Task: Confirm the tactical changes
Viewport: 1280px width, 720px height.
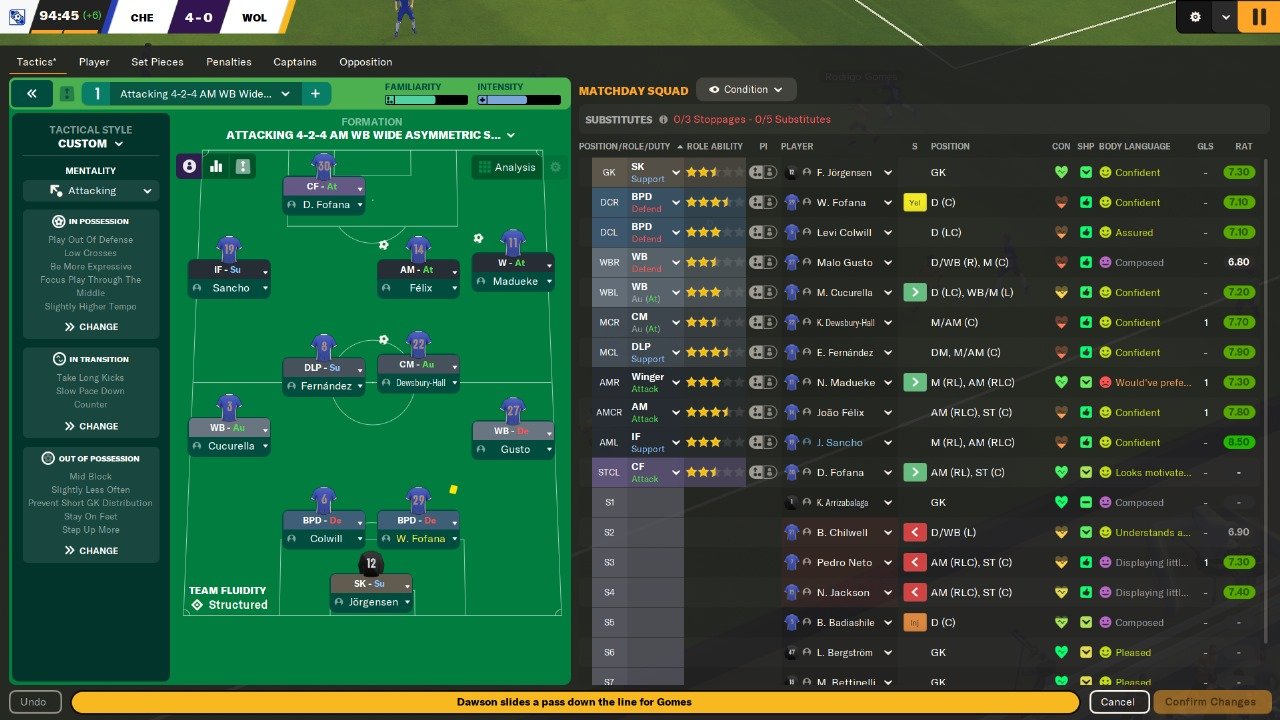Action: [x=1210, y=702]
